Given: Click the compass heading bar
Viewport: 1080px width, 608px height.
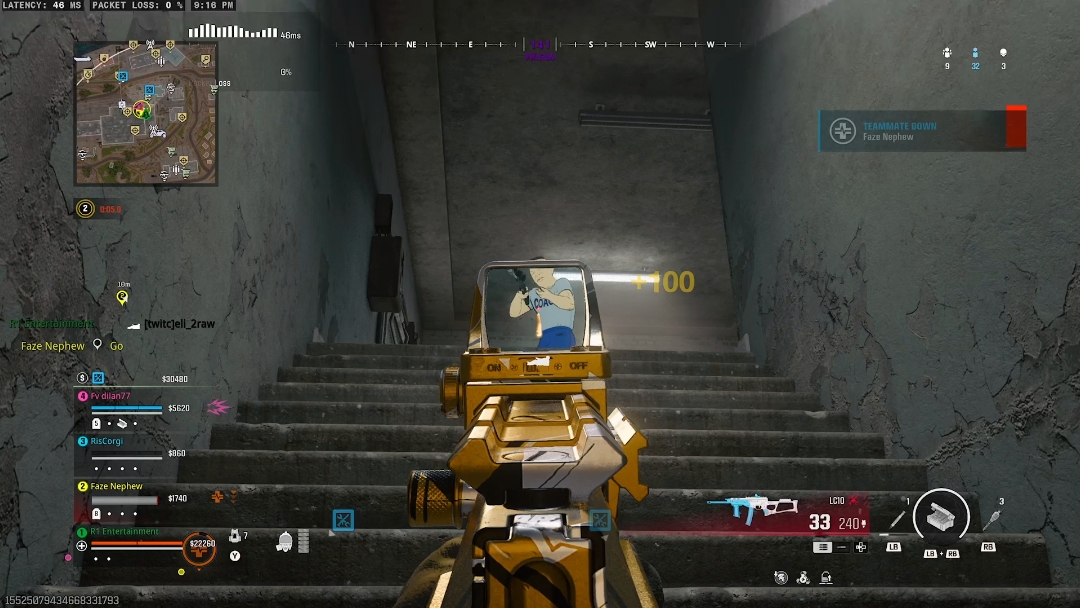Looking at the screenshot, I should click(x=540, y=45).
